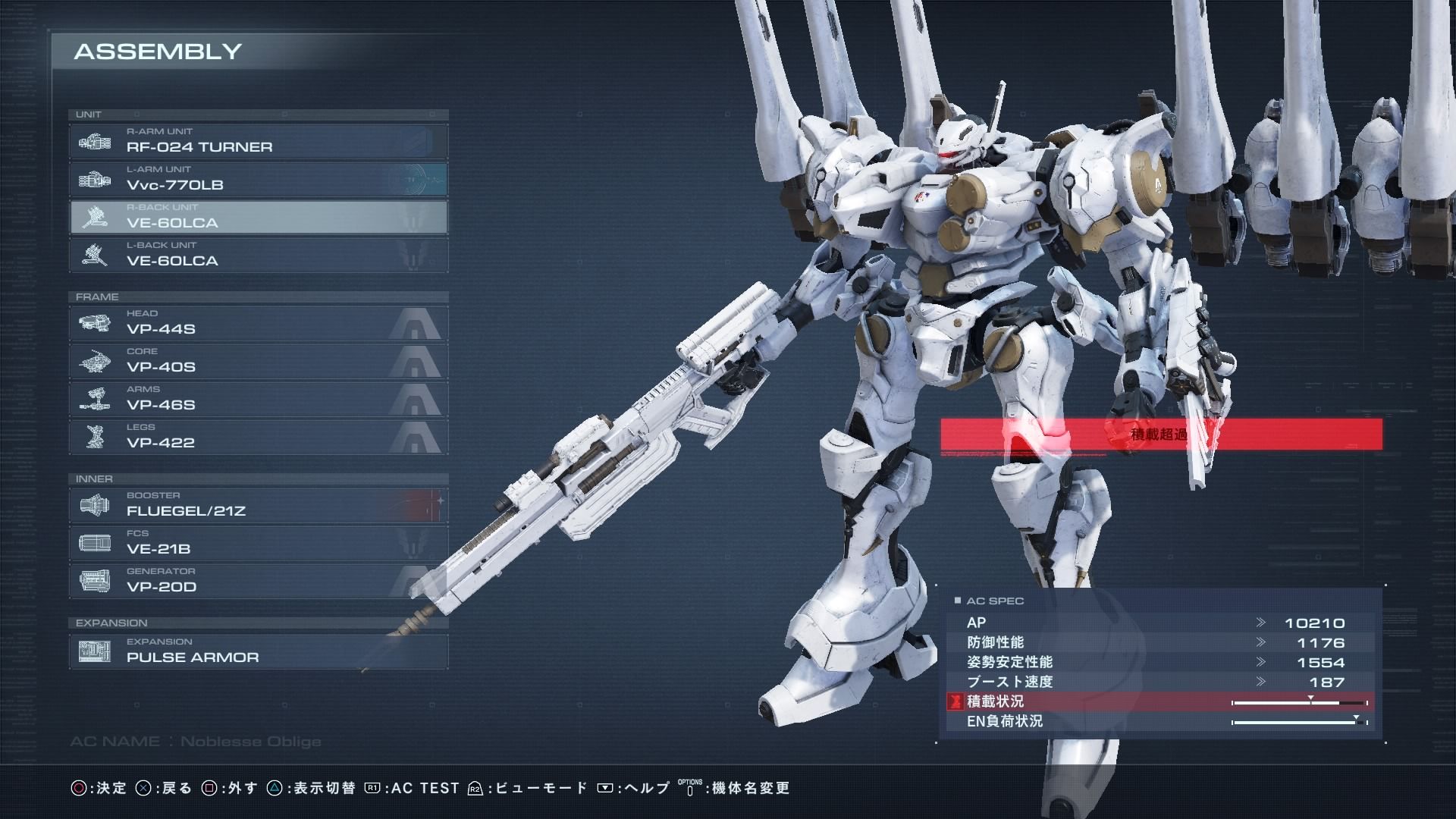
Task: Choose the L-ARM UNIT Vvc-770LB slot
Action: pyautogui.click(x=258, y=179)
